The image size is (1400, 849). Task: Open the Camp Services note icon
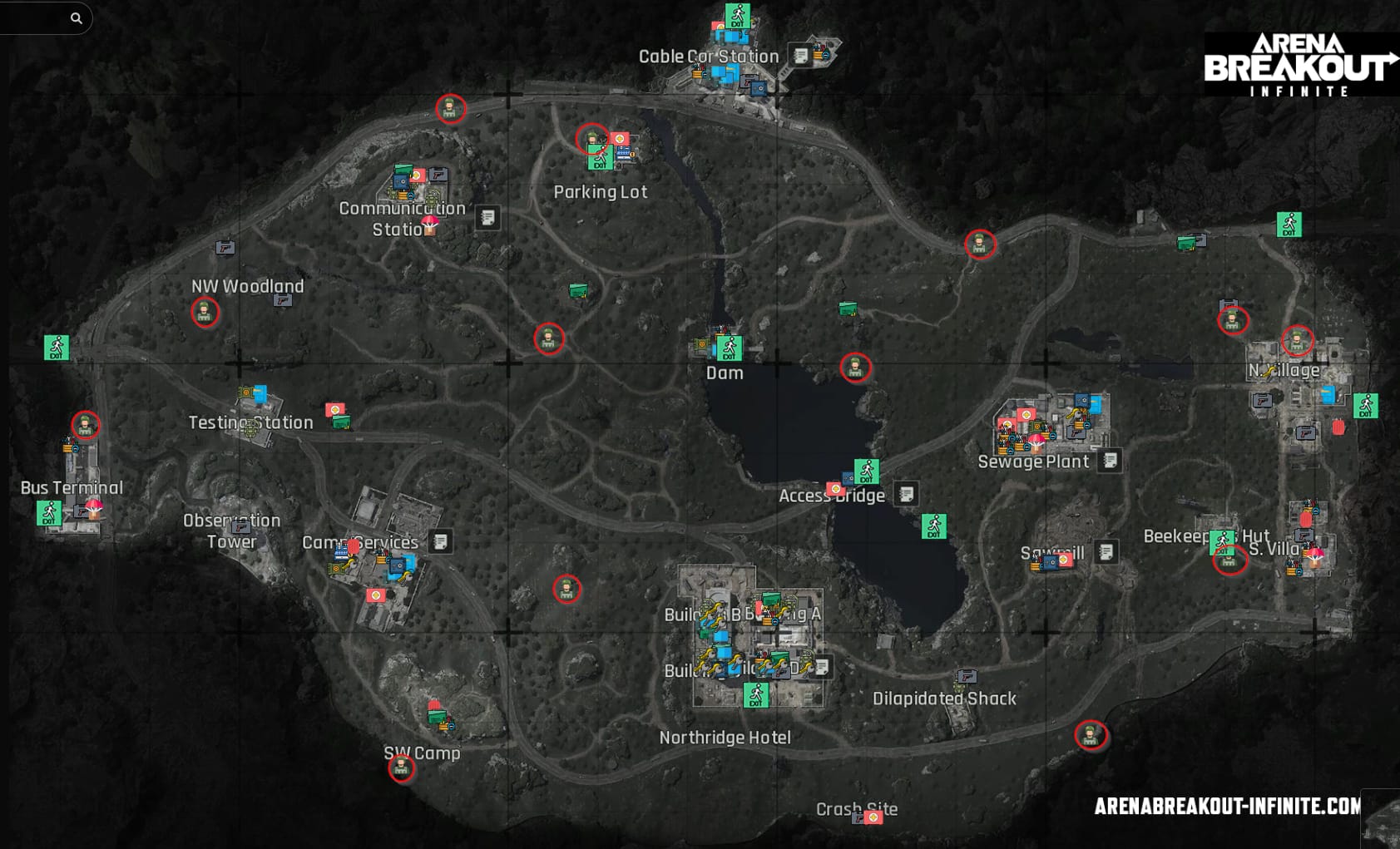tap(441, 542)
